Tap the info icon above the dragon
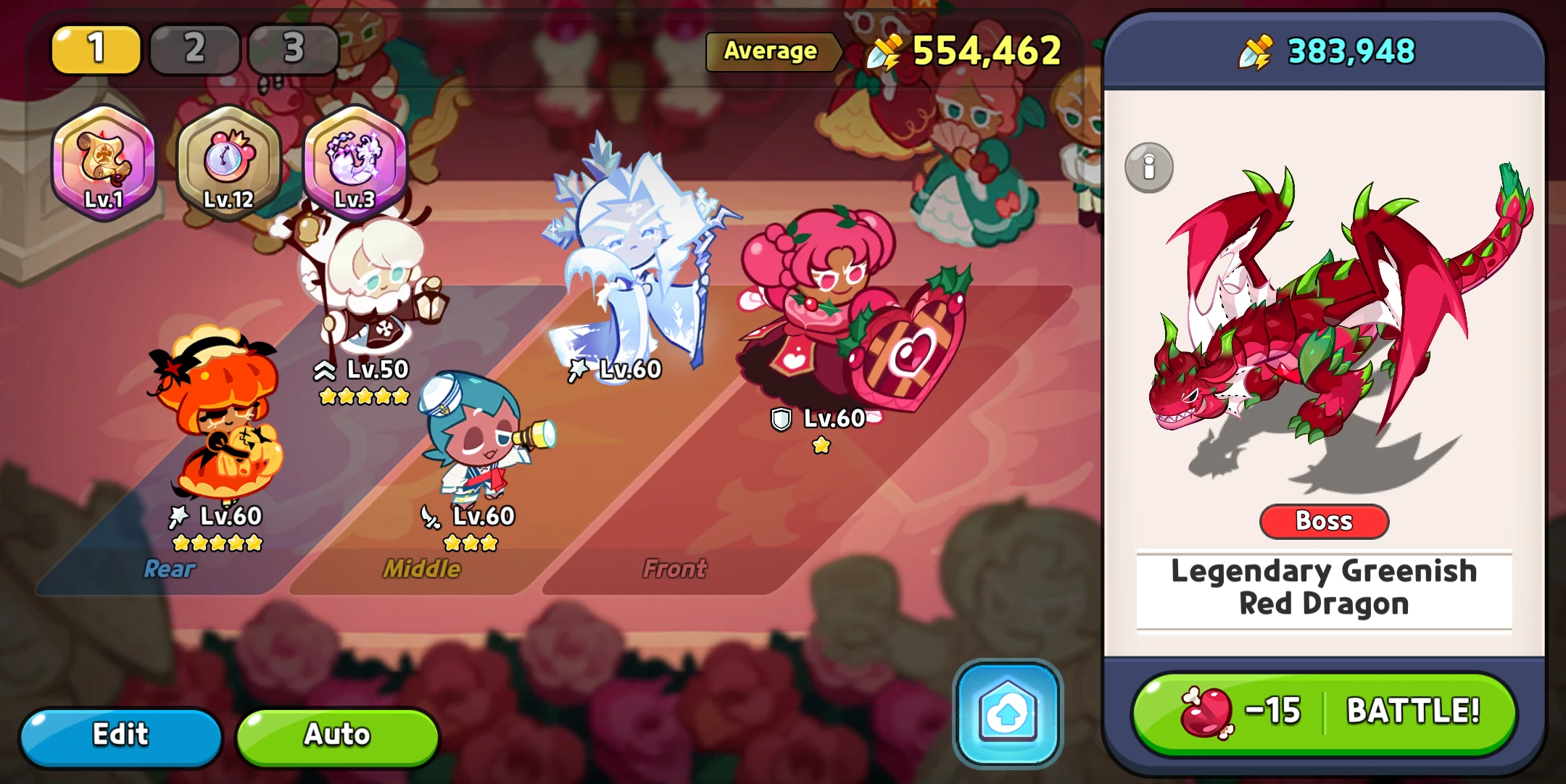This screenshot has width=1566, height=784. click(x=1151, y=167)
